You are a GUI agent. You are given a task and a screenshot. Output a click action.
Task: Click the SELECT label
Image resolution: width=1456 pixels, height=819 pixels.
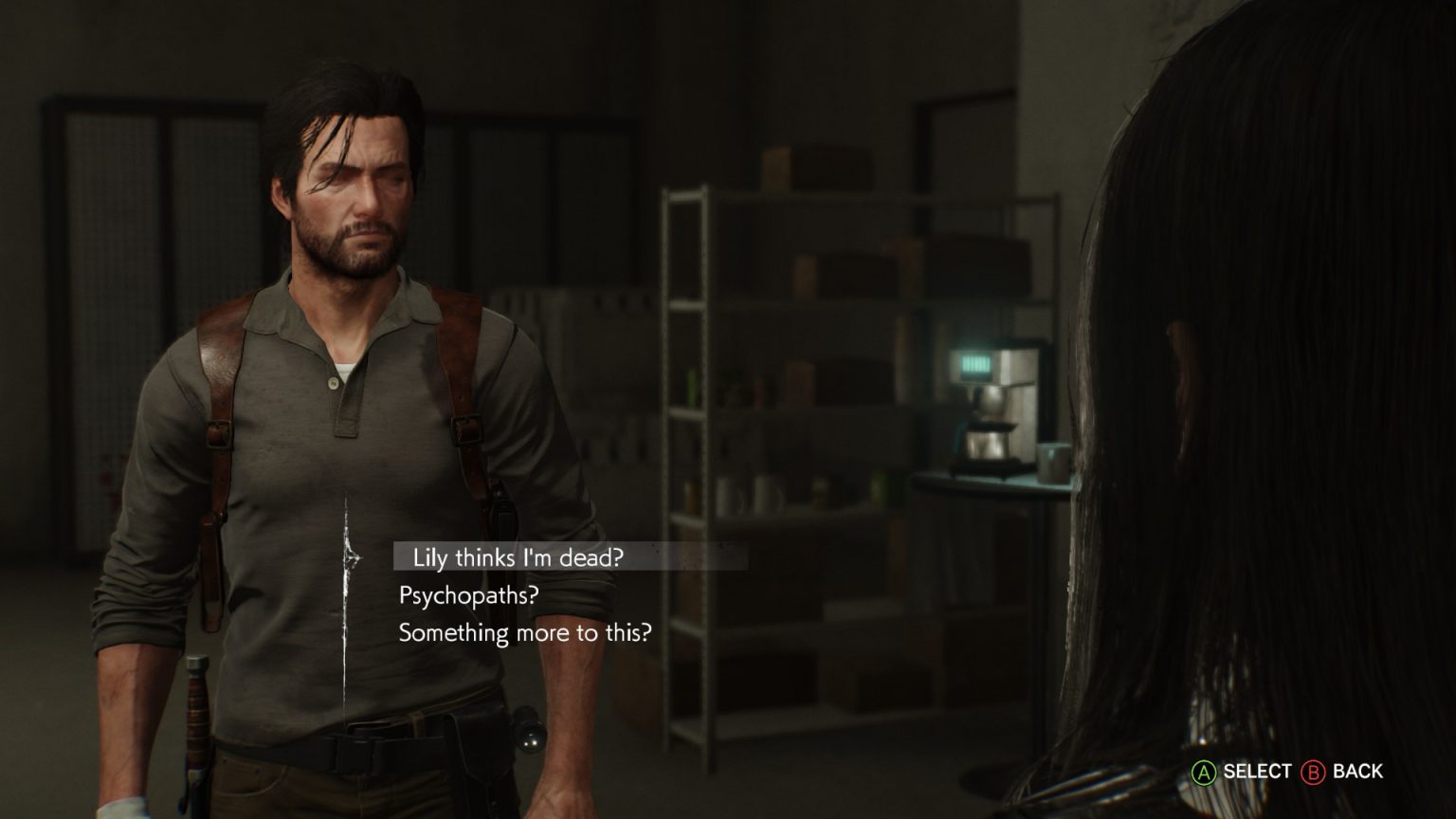[x=1254, y=773]
